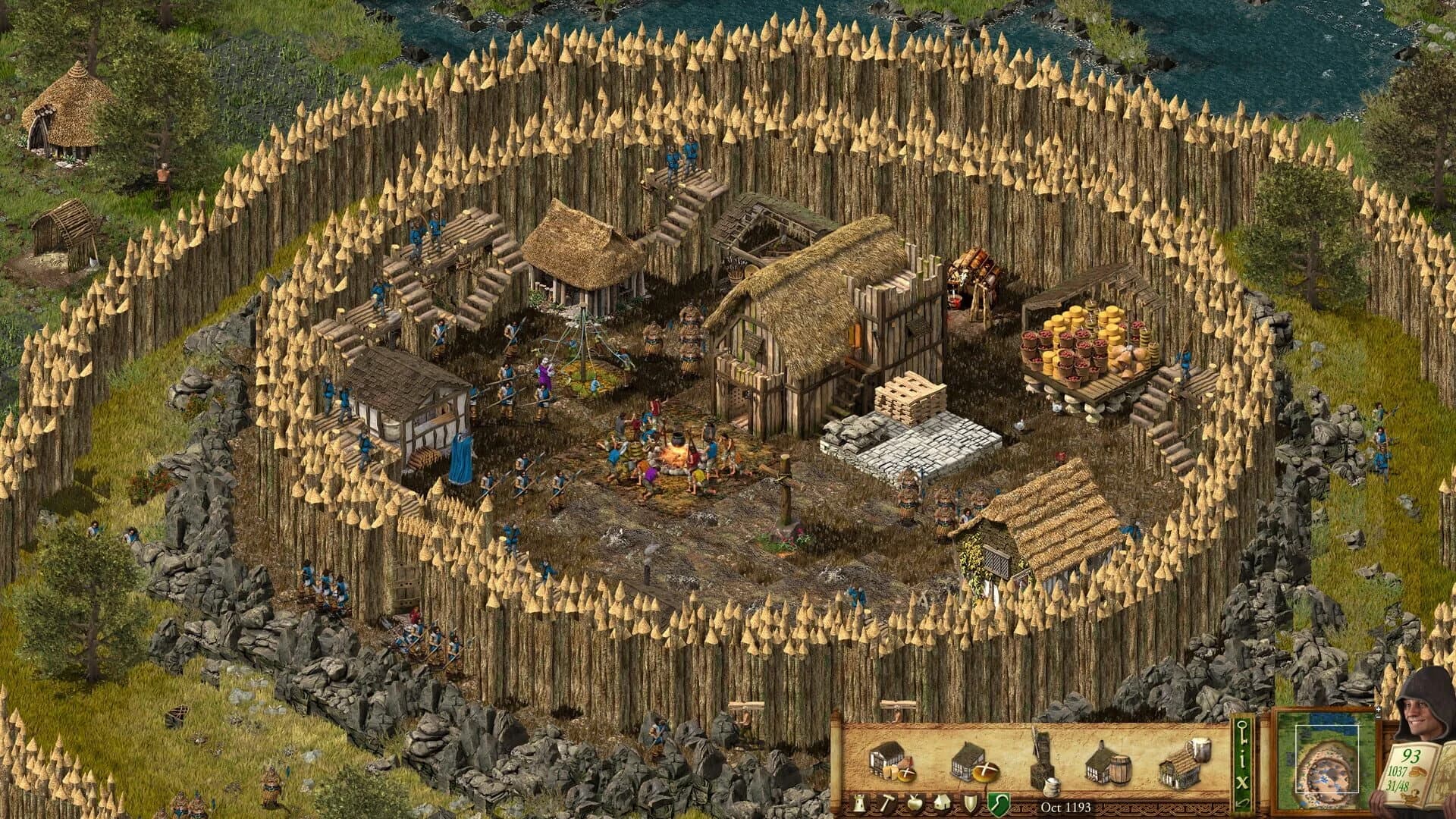Open weapons buildings with the shield icon

[x=970, y=802]
